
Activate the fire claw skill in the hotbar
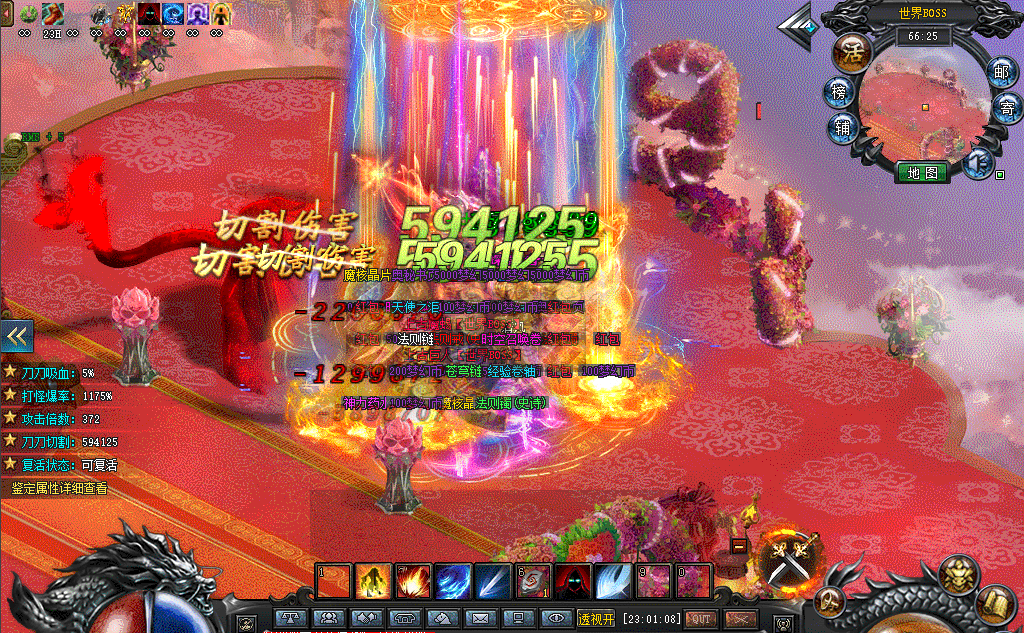[x=413, y=581]
